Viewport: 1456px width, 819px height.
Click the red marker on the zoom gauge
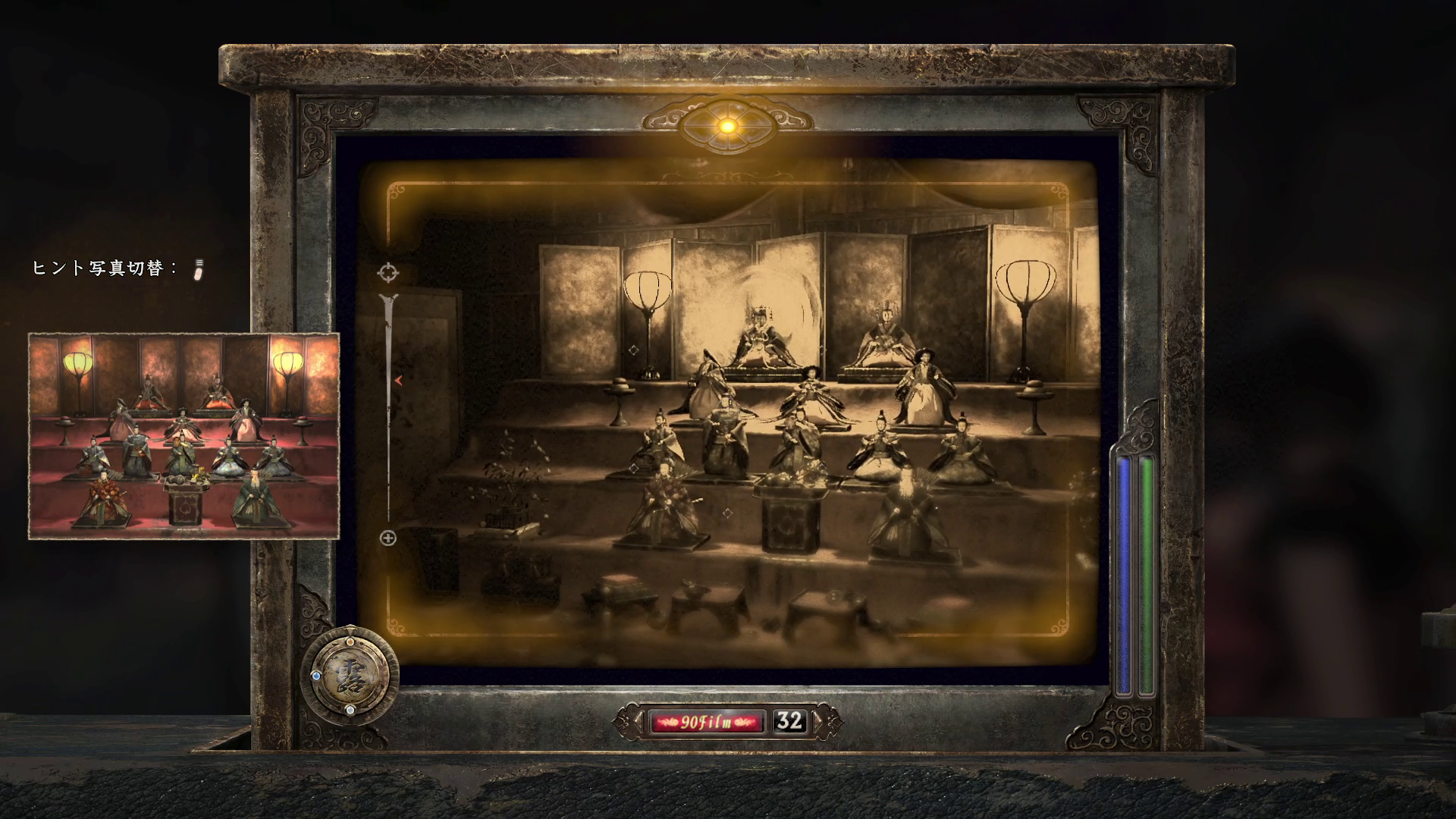click(398, 380)
